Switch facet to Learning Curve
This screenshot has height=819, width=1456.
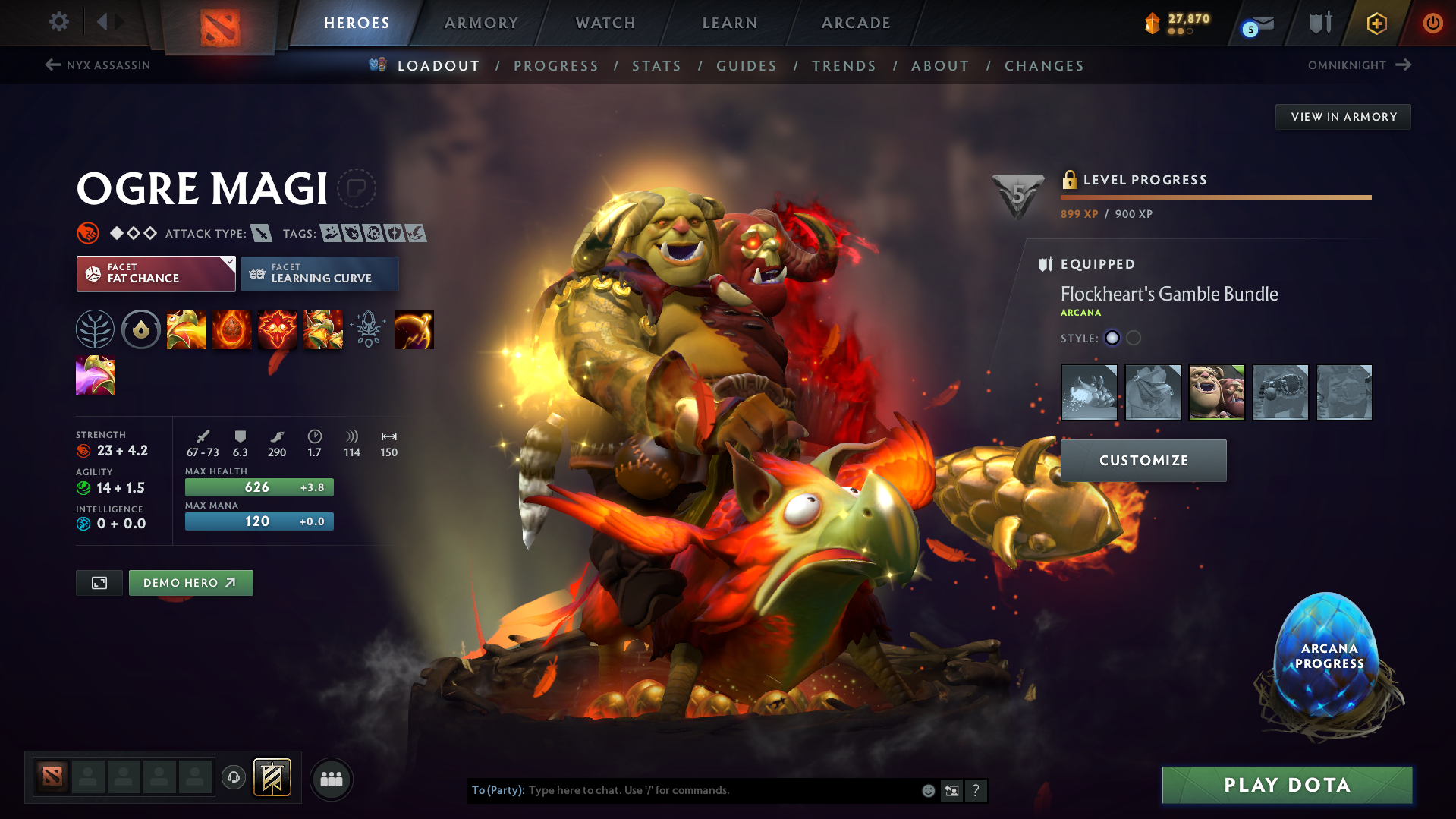tap(319, 274)
